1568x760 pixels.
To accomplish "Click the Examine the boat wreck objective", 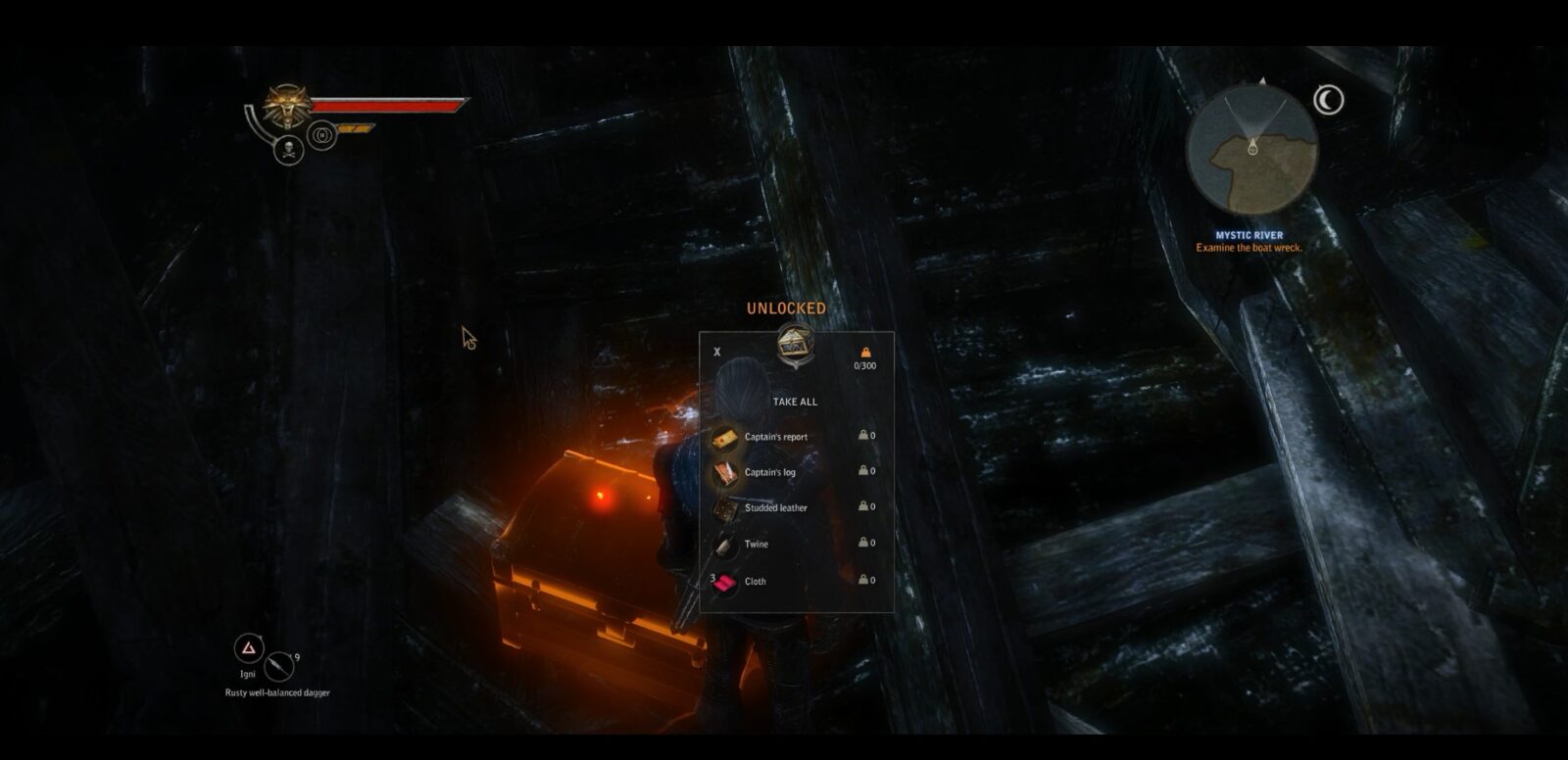I will 1249,249.
